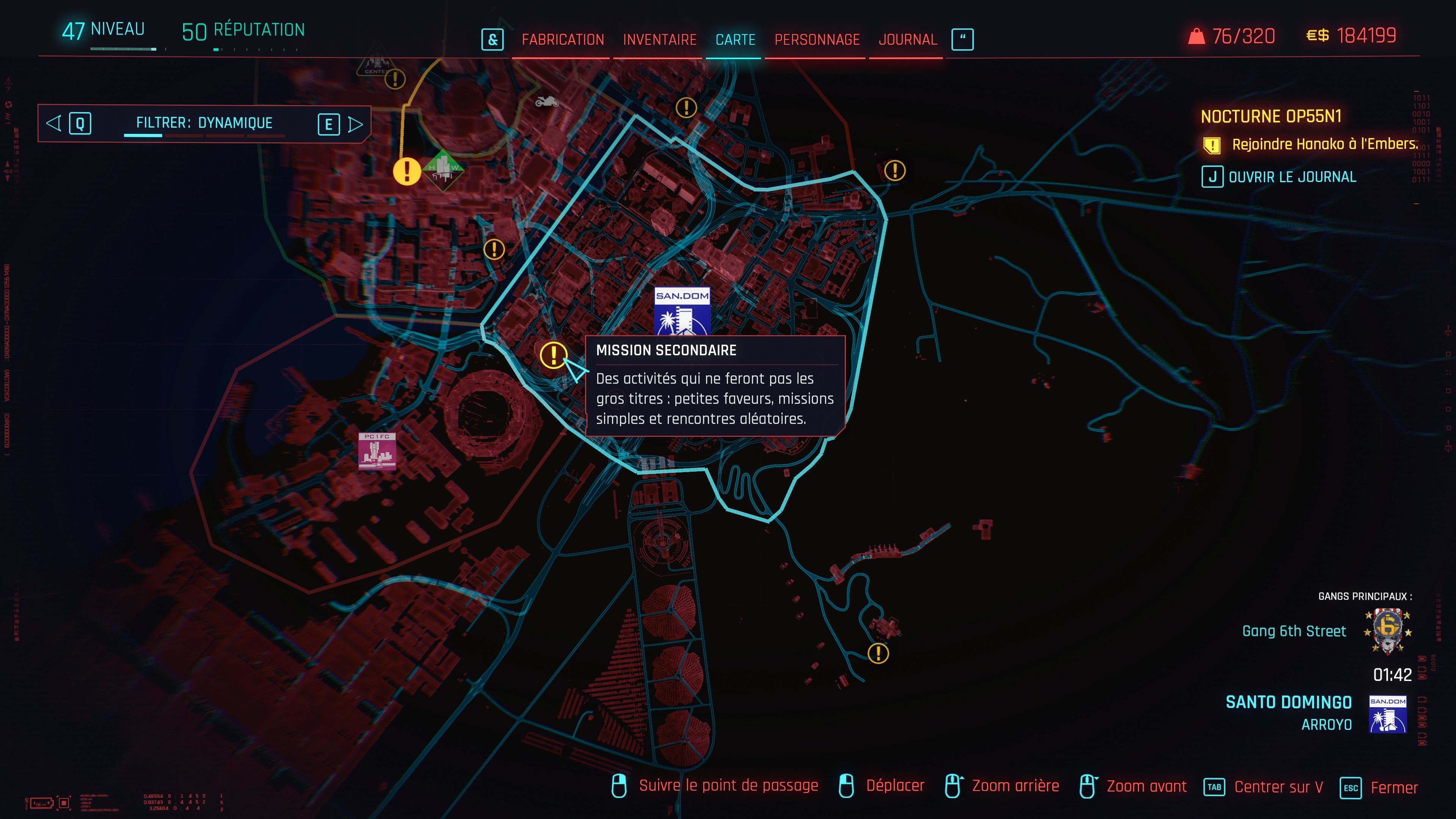Open the Personnage tab
Screen dimensions: 1456x819
(817, 39)
